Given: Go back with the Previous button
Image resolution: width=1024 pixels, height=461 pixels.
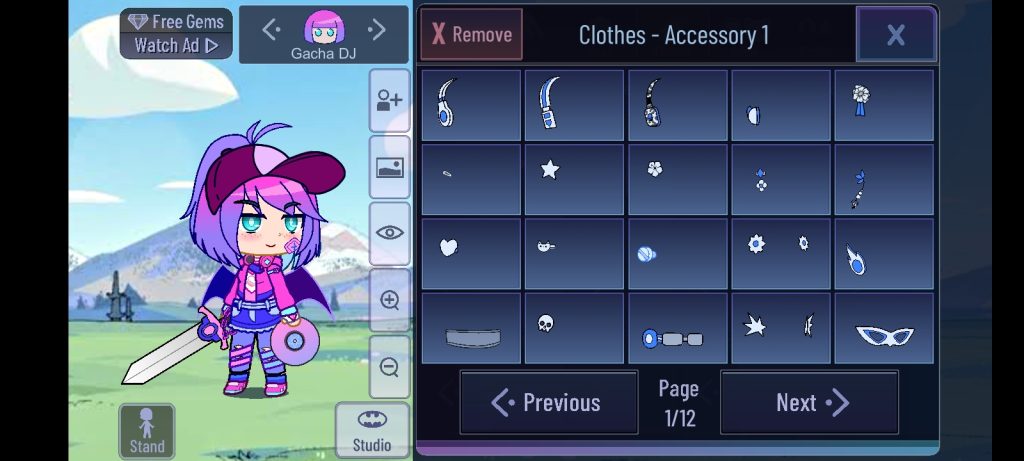Looking at the screenshot, I should coord(548,403).
